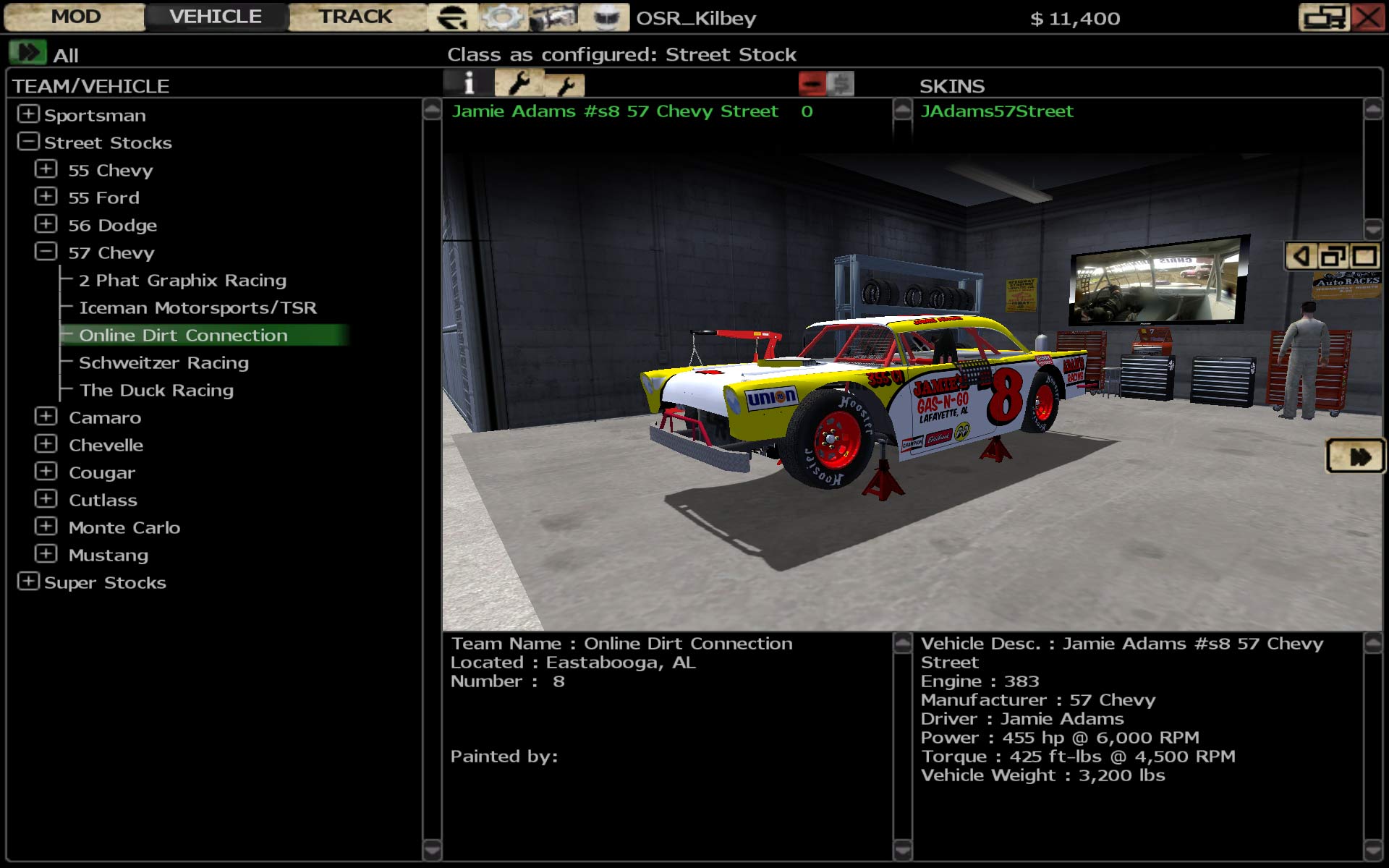This screenshot has height=868, width=1389.
Task: Choose Iceman Motorsports/TSR team
Action: [197, 307]
